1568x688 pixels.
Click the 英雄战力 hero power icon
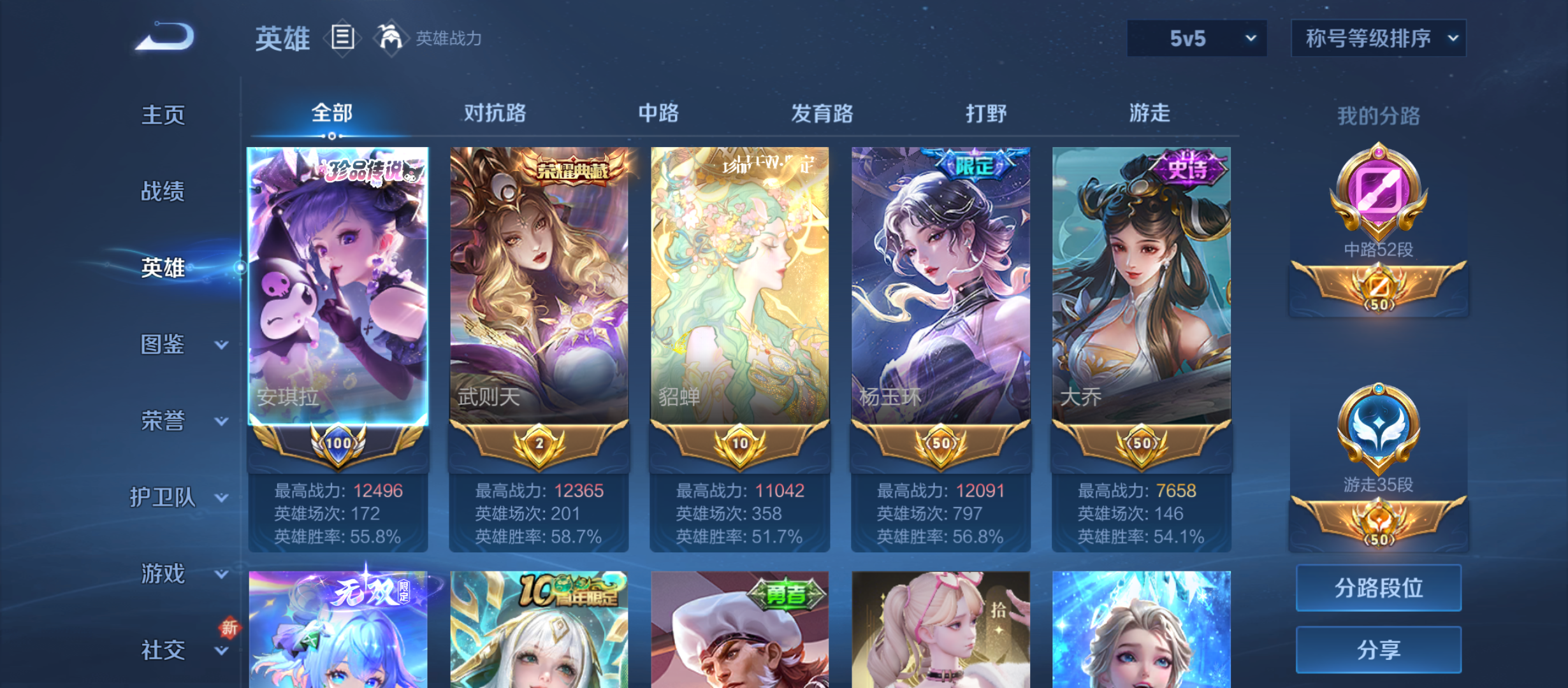pos(392,38)
